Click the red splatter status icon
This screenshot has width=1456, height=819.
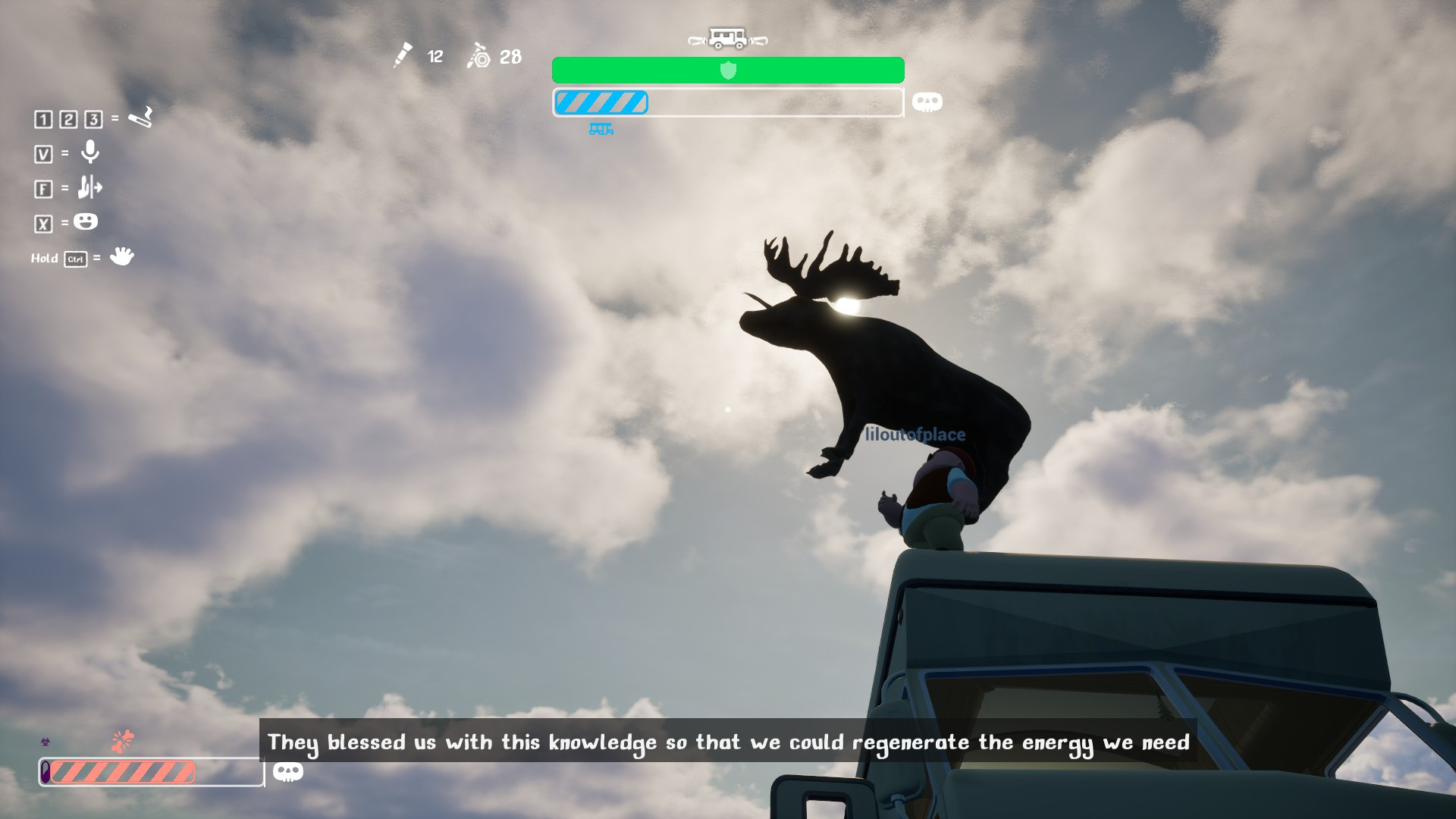point(122,741)
